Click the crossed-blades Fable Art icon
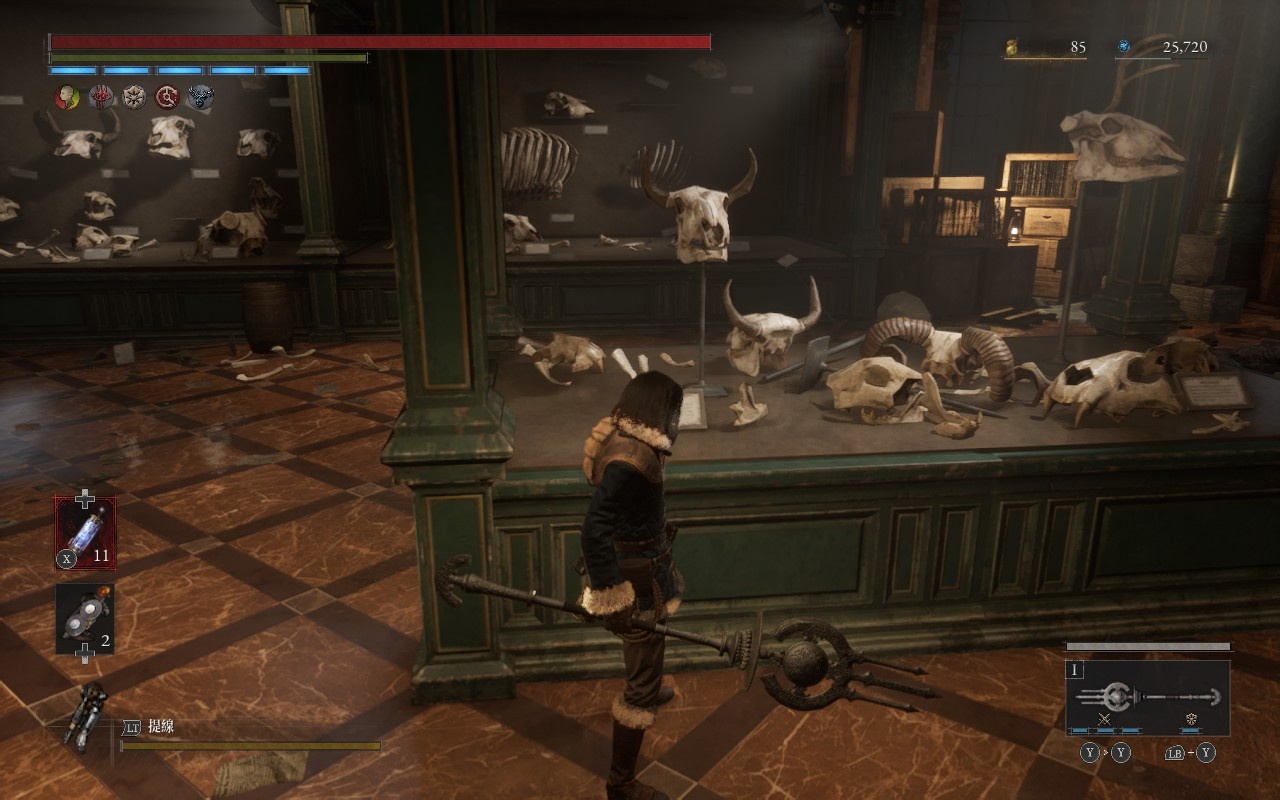1280x800 pixels. coord(1105,719)
